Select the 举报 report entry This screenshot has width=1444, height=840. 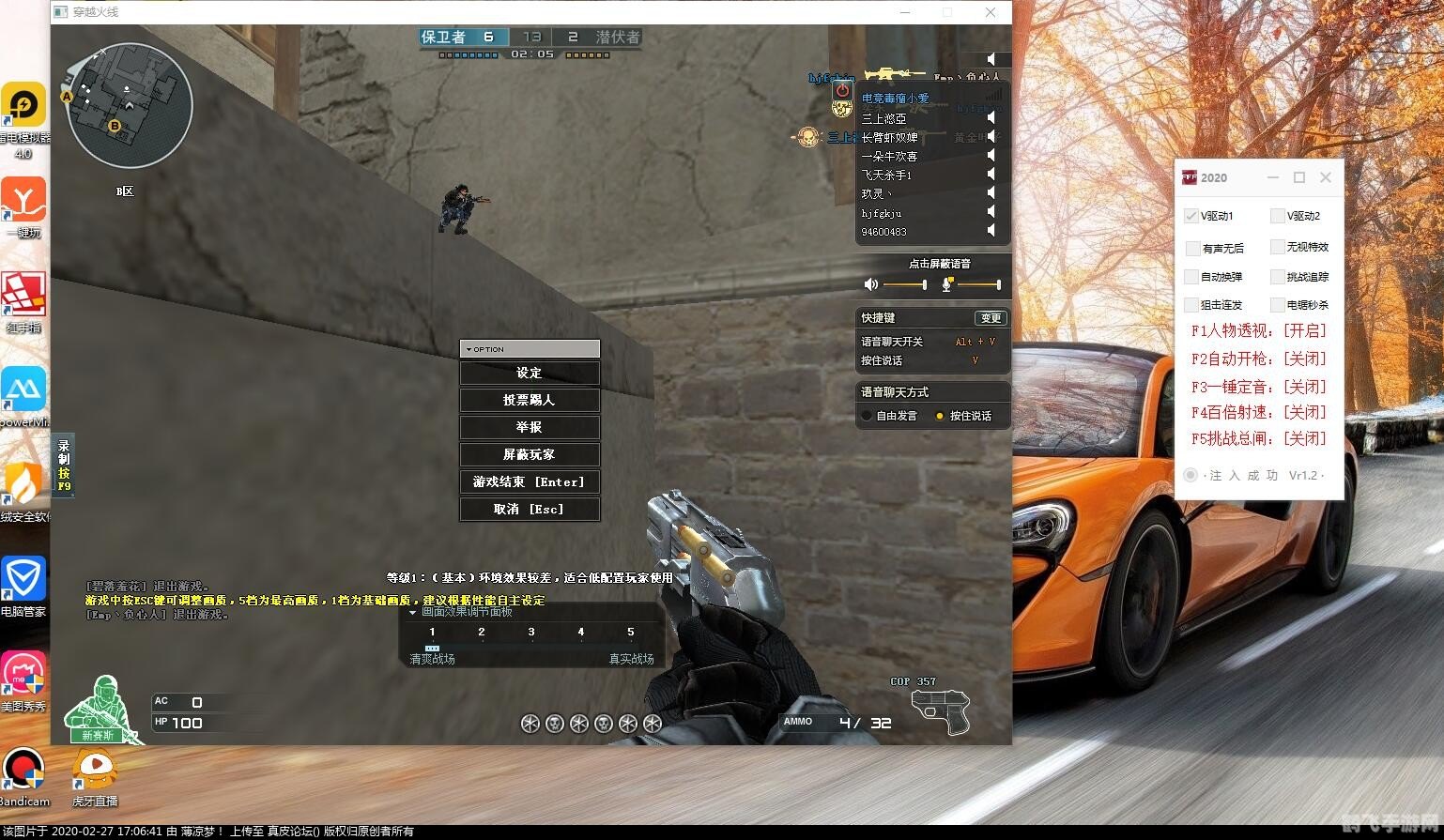point(530,427)
